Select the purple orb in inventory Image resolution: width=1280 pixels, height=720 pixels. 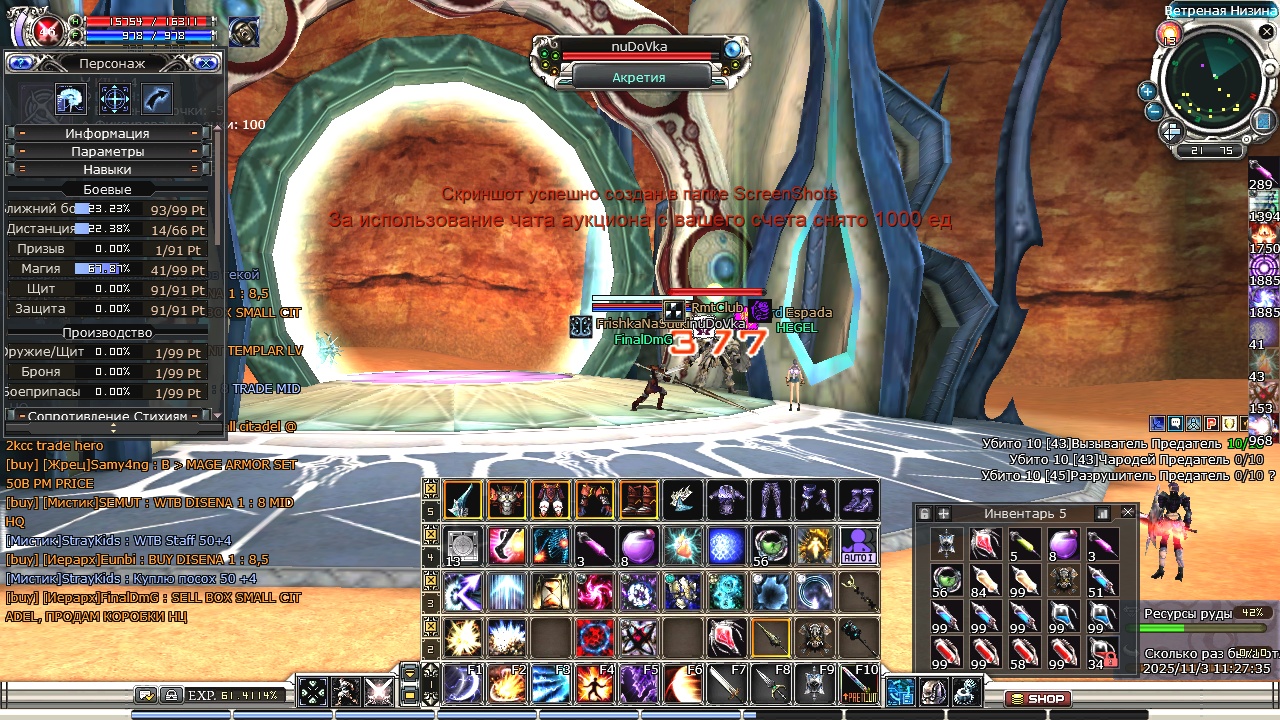coord(1063,545)
